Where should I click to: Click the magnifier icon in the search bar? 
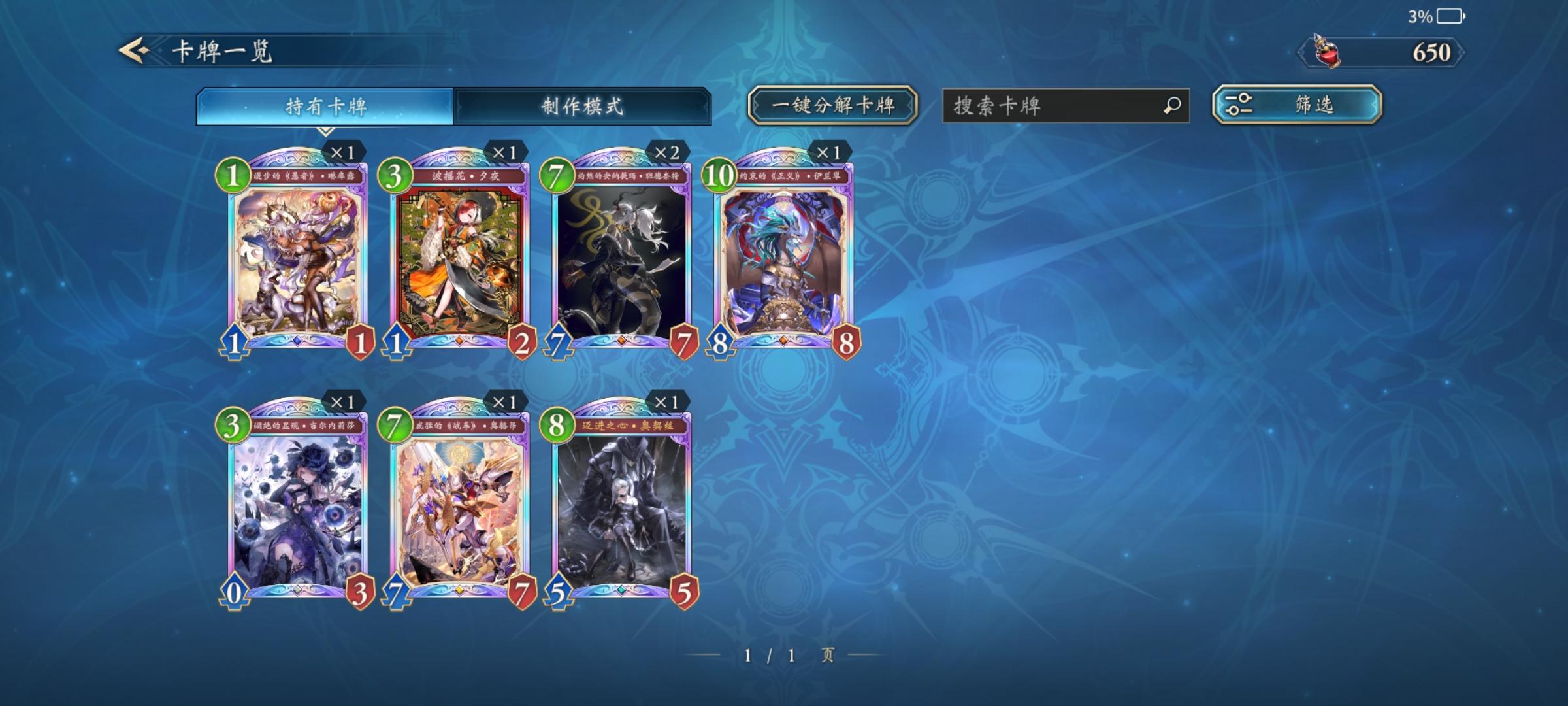tap(1172, 103)
